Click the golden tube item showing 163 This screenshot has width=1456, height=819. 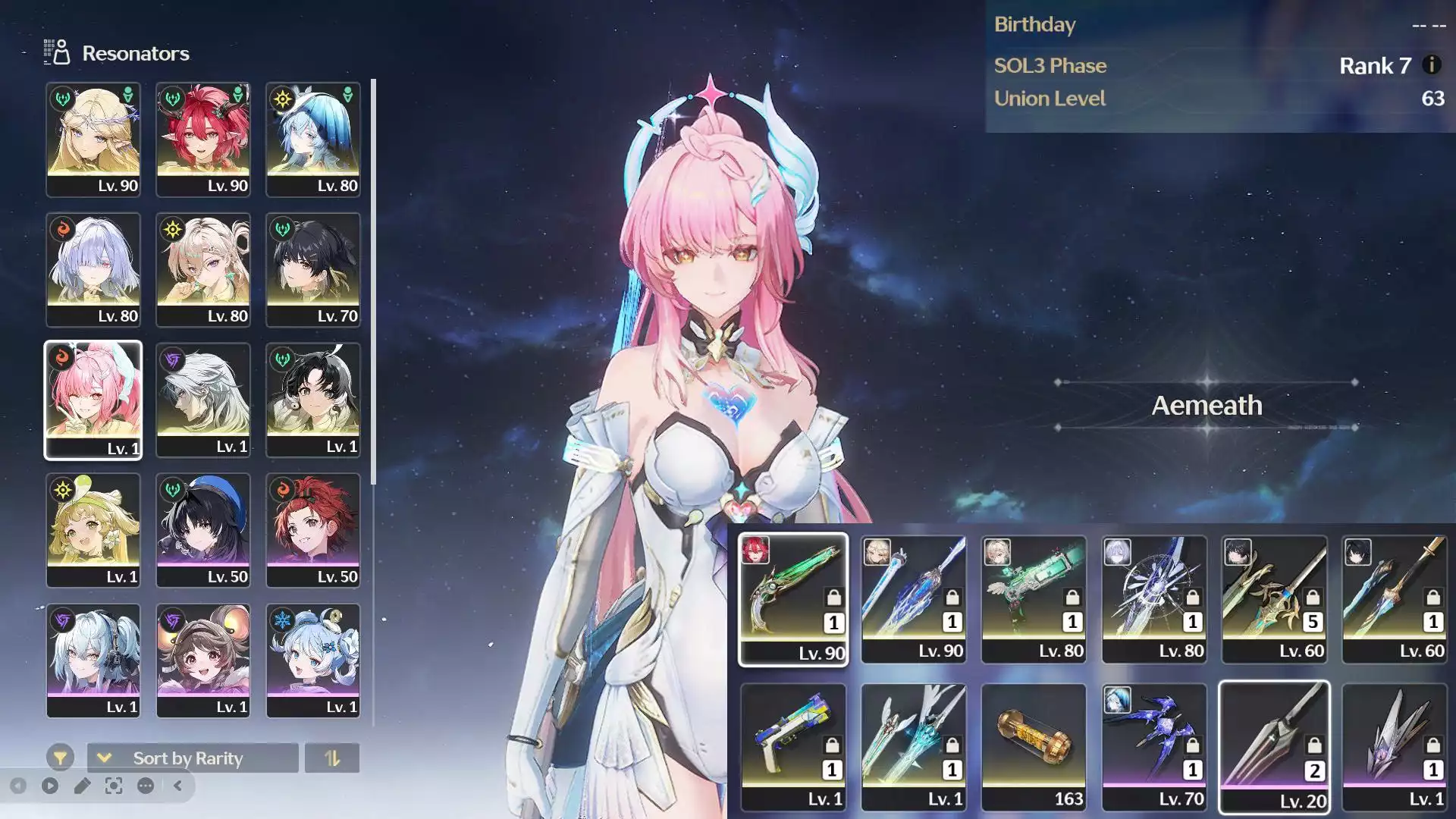click(x=1034, y=746)
